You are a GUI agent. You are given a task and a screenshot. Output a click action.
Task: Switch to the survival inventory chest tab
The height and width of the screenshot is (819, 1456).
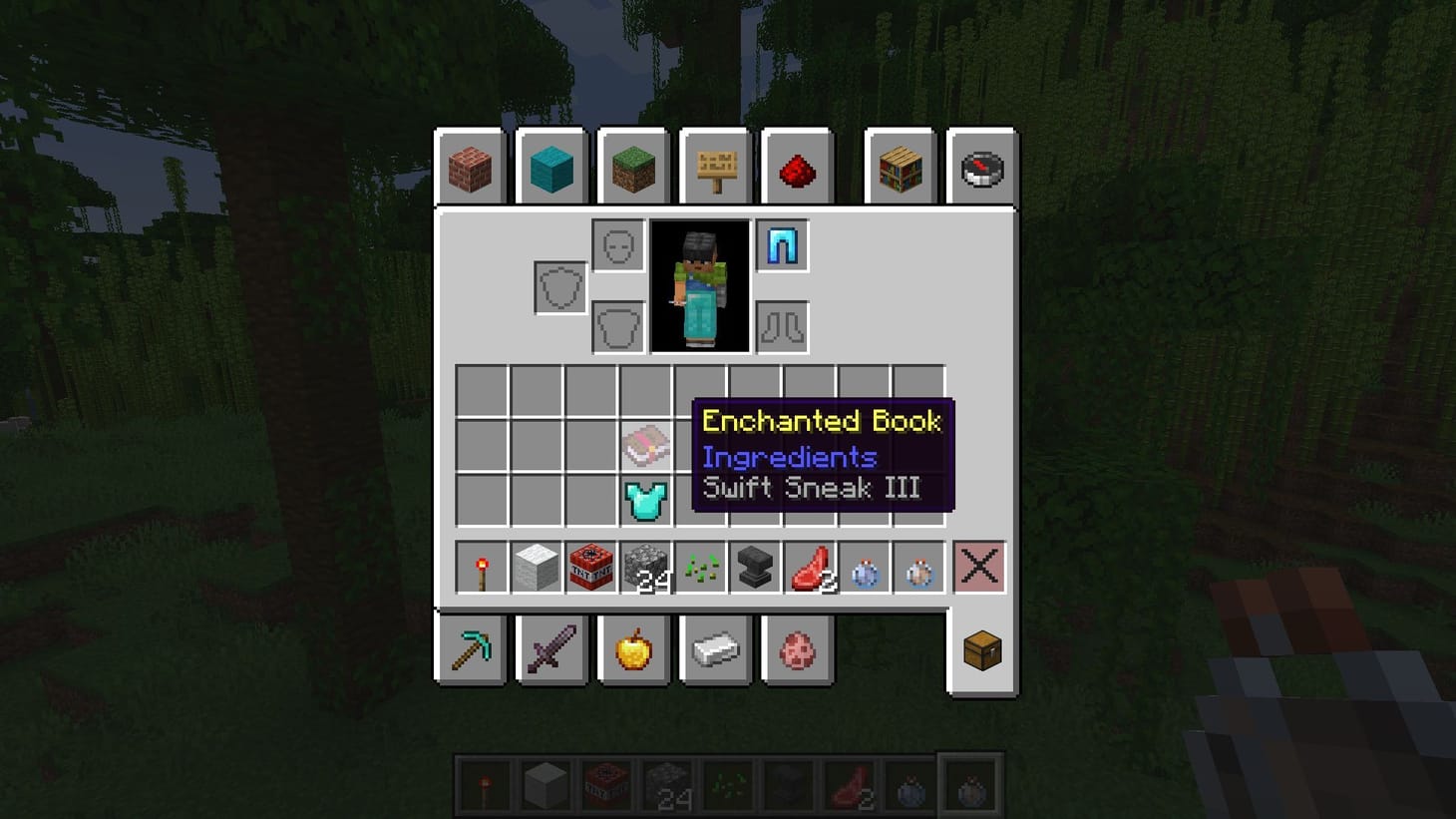(x=980, y=649)
